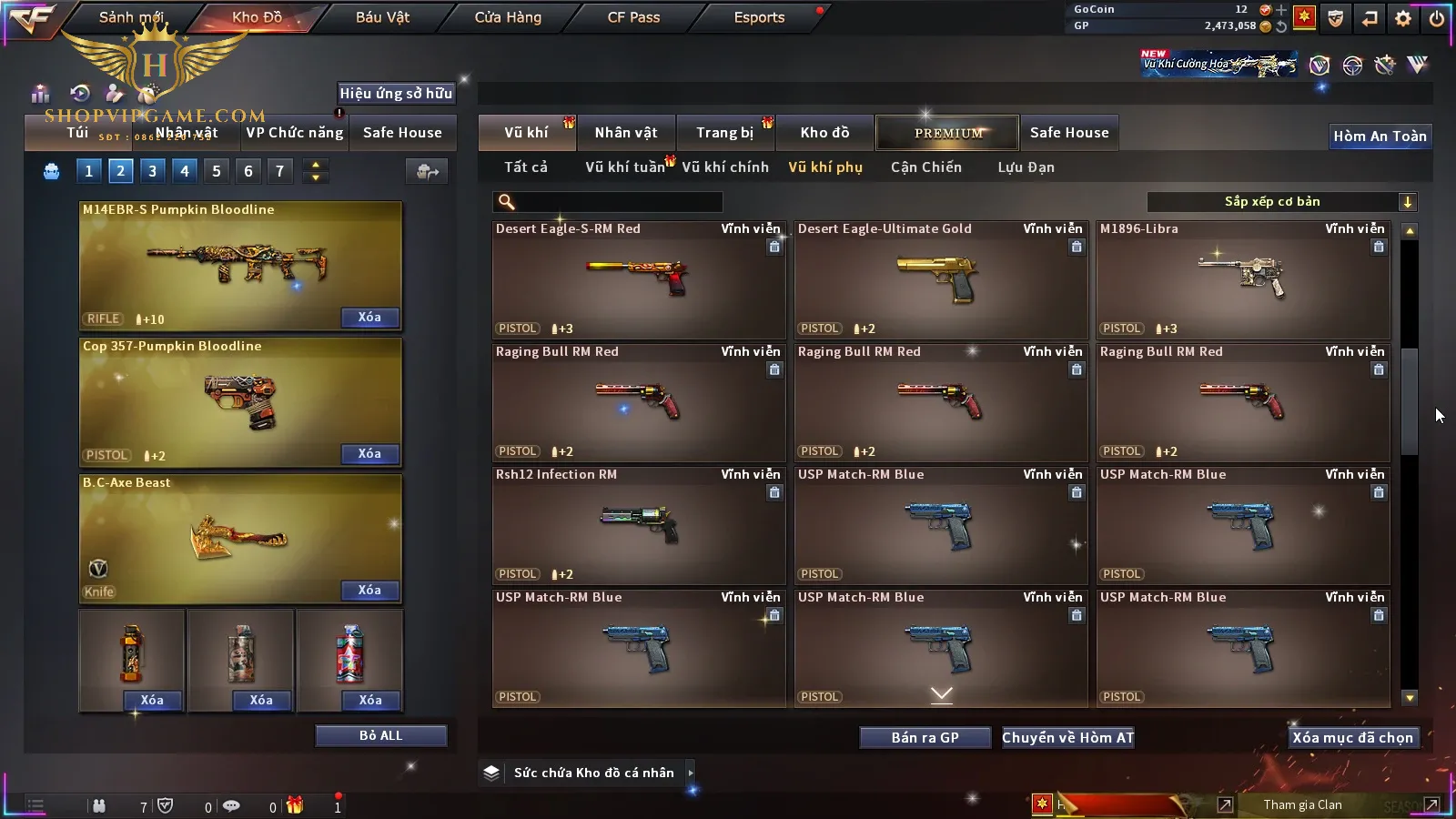Select the Trang bị tab
The width and height of the screenshot is (1456, 819).
coord(725,133)
